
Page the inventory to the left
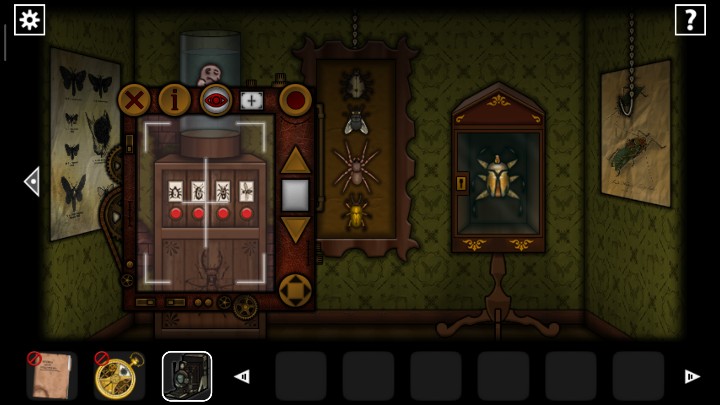coord(241,377)
